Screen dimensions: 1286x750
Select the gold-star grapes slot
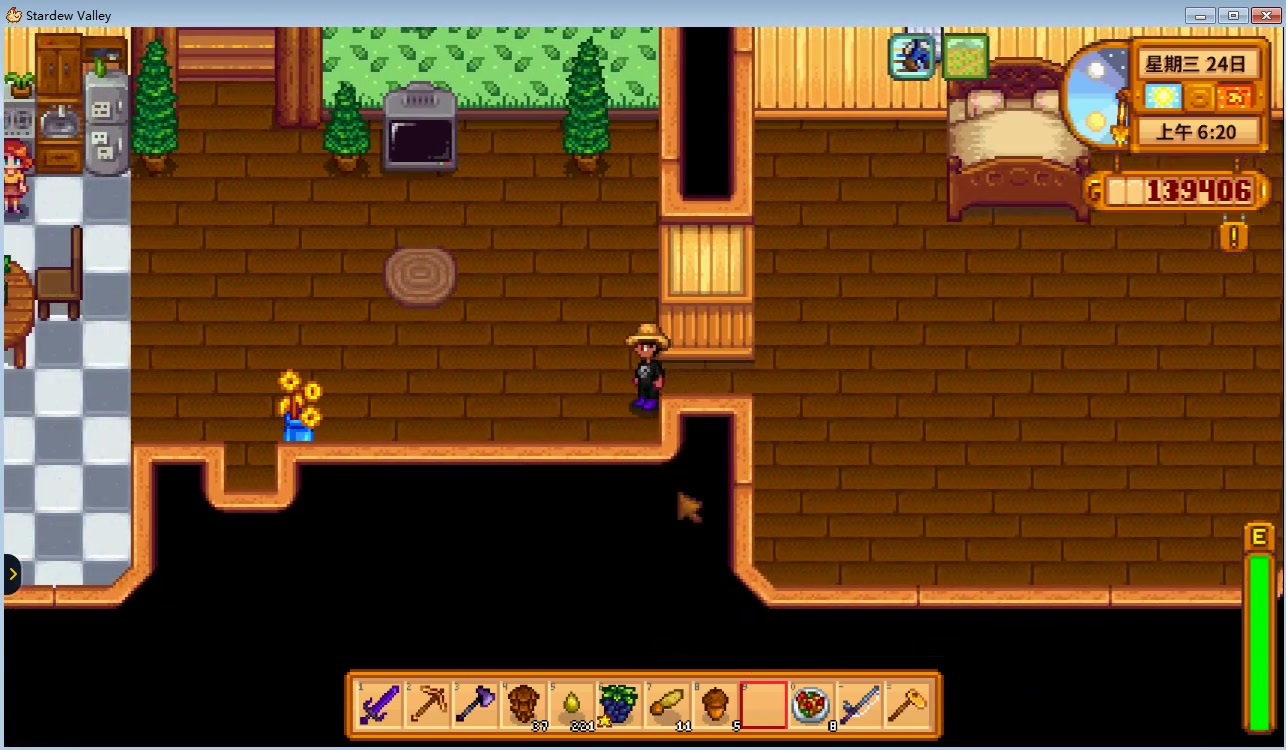click(x=619, y=706)
